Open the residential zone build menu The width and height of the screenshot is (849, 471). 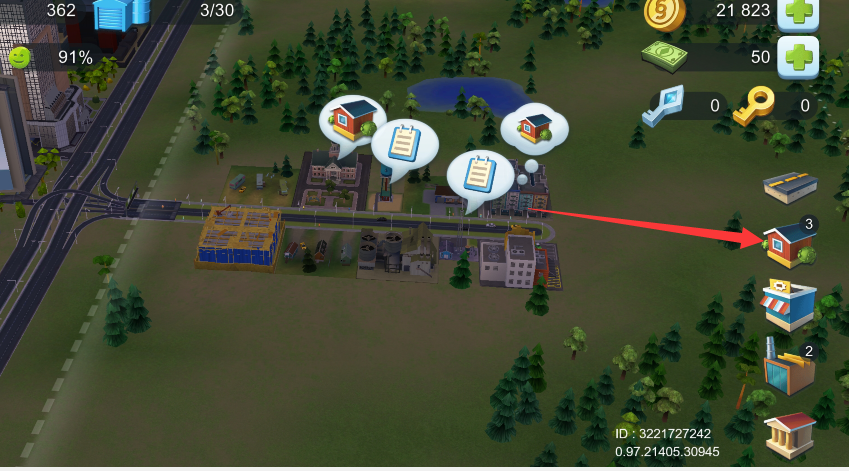click(x=789, y=245)
